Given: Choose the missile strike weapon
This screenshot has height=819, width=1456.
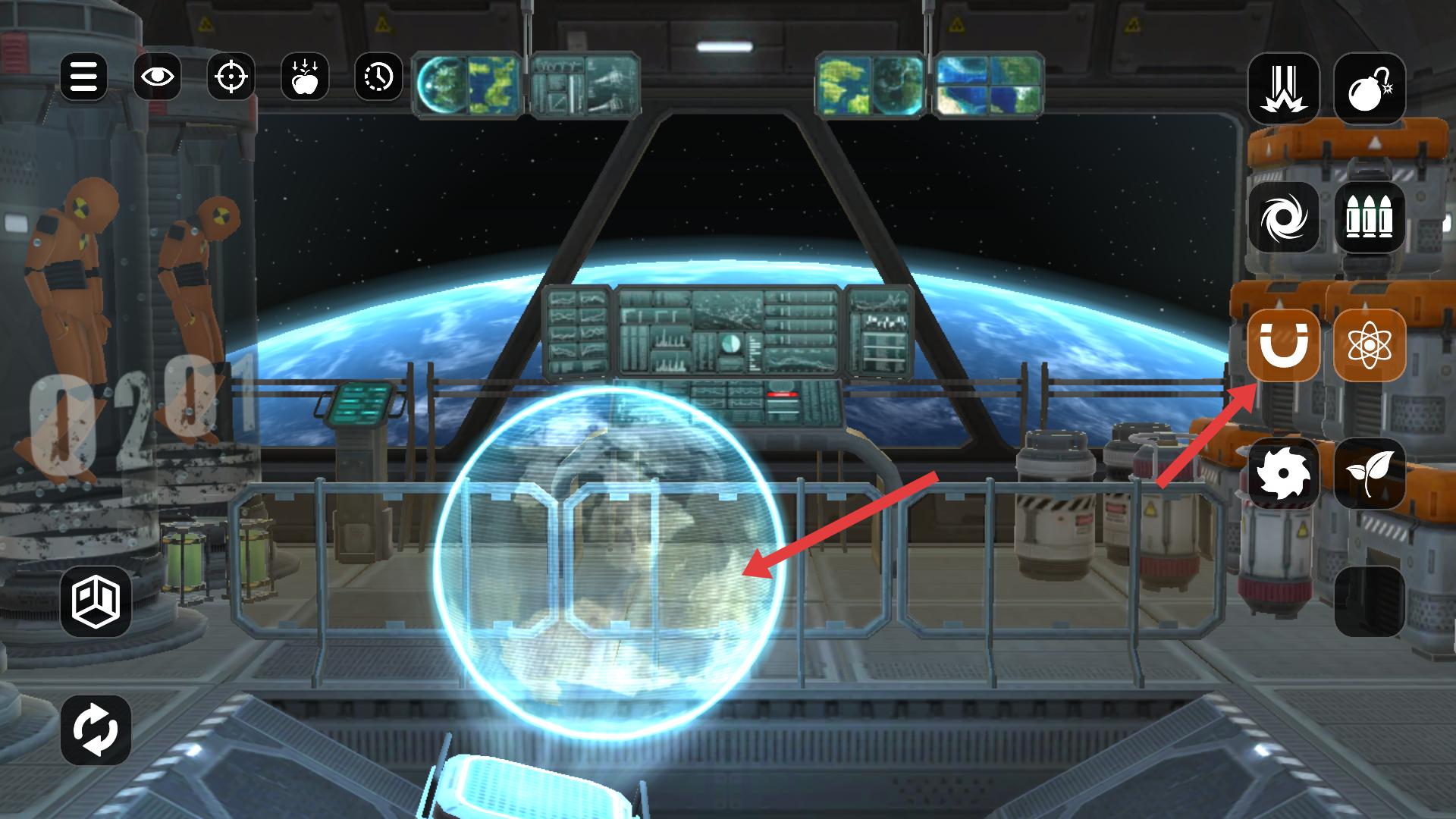Looking at the screenshot, I should (1284, 88).
